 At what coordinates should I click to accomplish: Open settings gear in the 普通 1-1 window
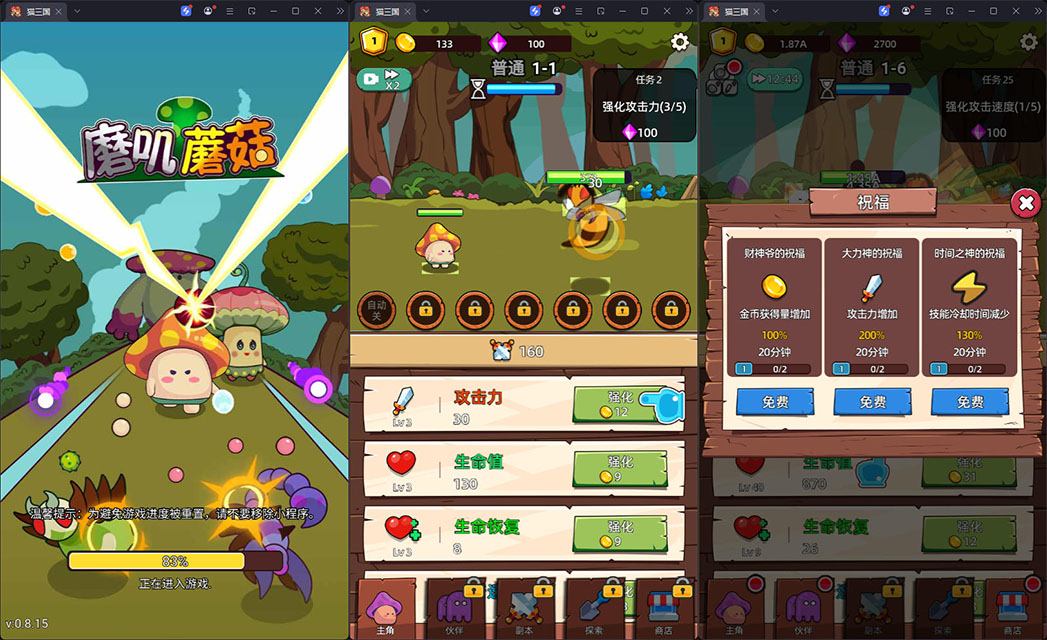click(x=680, y=42)
